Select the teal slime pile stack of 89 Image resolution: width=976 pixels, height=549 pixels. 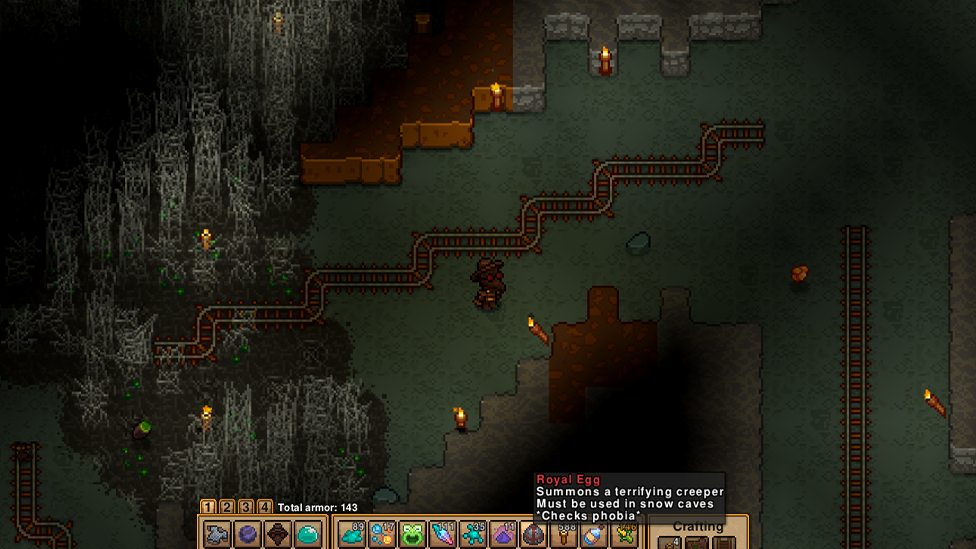pyautogui.click(x=352, y=535)
